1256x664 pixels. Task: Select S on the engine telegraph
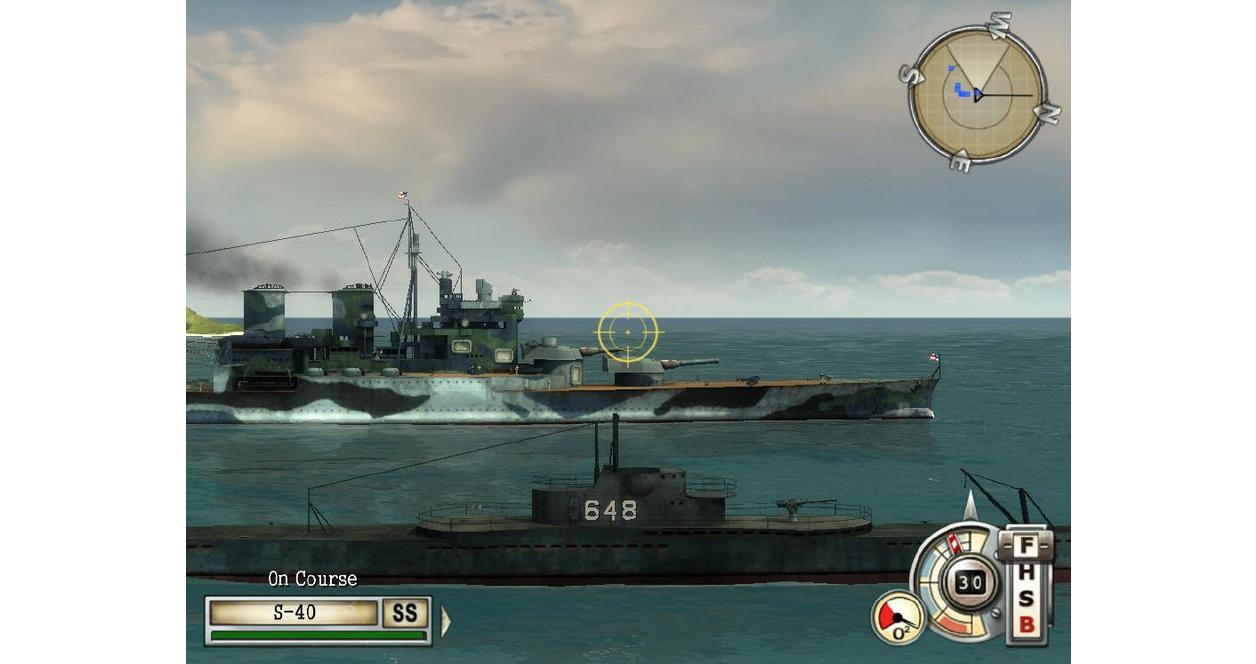[x=1026, y=600]
